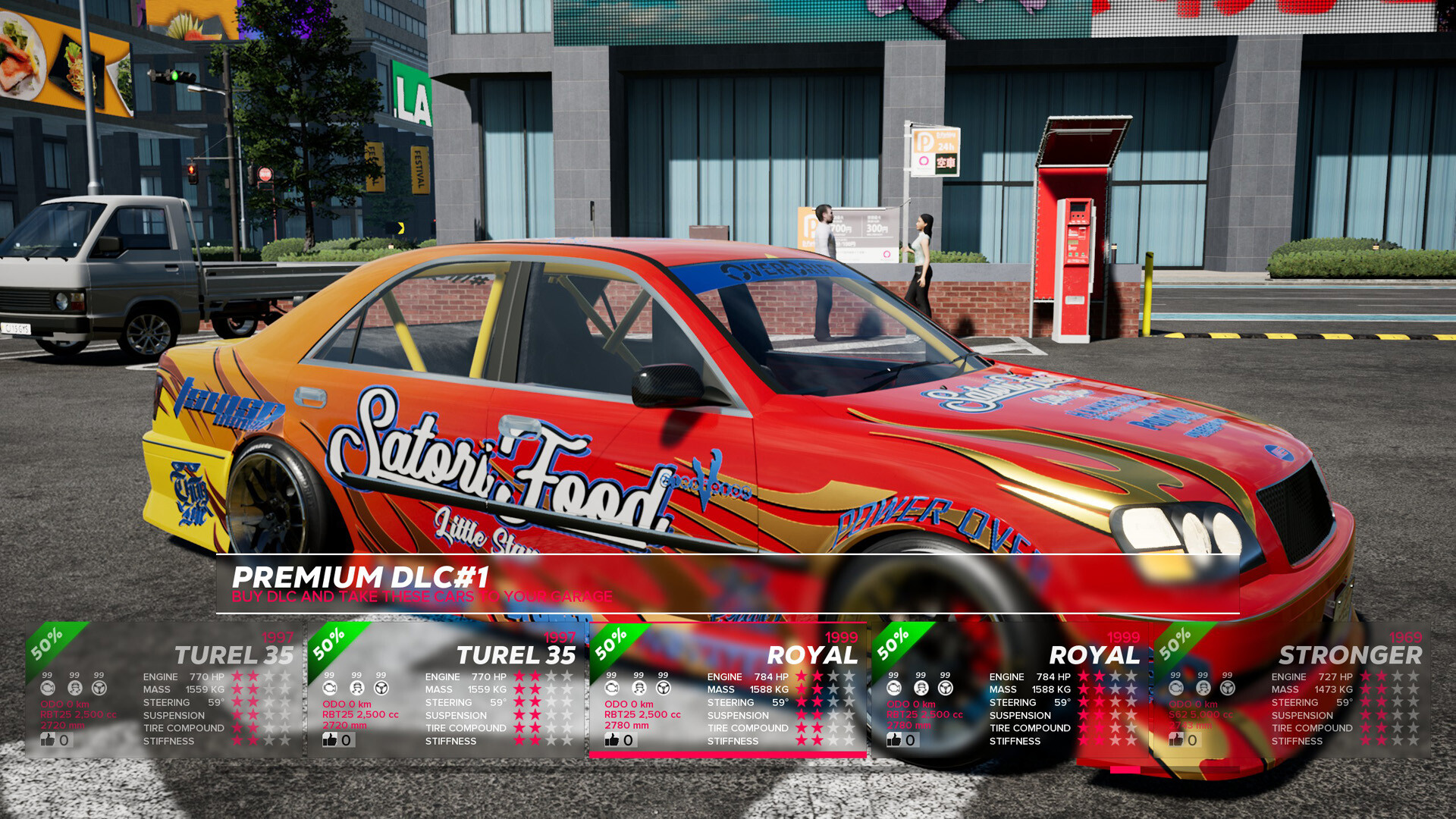Image resolution: width=1456 pixels, height=819 pixels.
Task: Toggle the thumbs-up on STRONGER card
Action: (1176, 739)
